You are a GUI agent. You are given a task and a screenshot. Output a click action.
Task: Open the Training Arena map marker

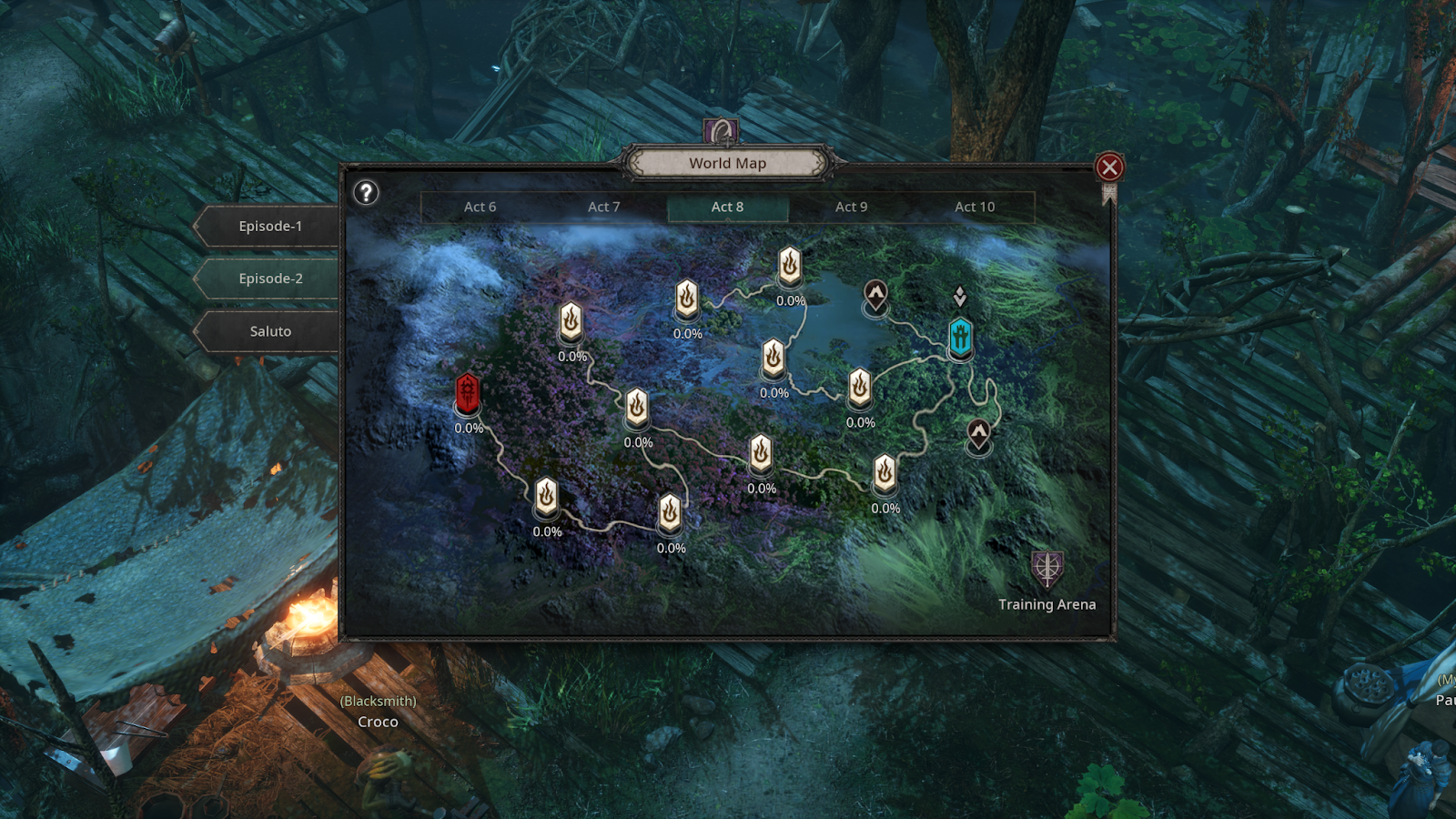point(1047,570)
